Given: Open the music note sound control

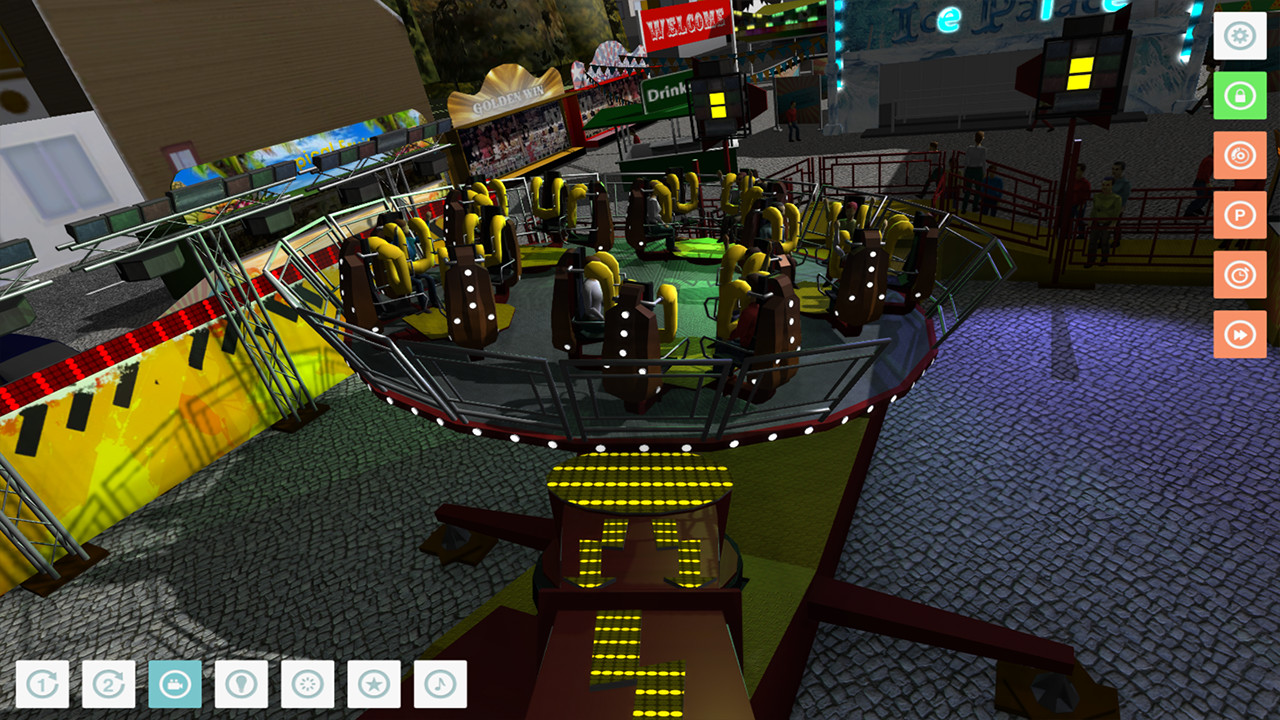Looking at the screenshot, I should coord(441,686).
